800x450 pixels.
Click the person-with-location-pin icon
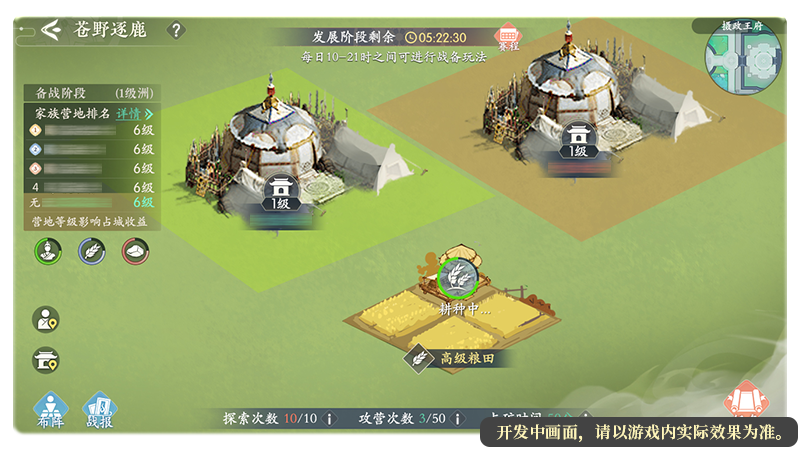[x=46, y=319]
